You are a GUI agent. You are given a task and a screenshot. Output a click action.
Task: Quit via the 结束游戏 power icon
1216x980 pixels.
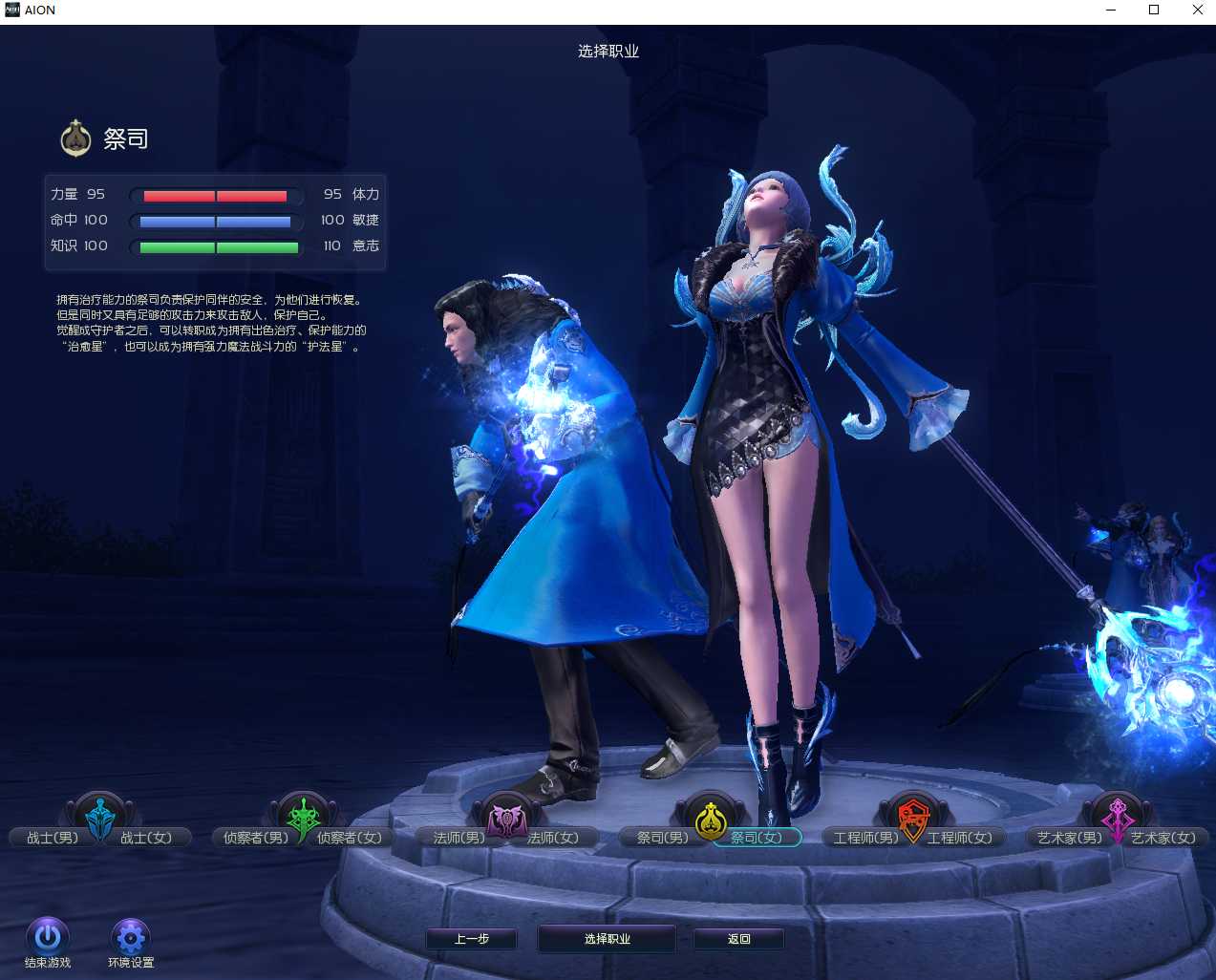(x=48, y=937)
